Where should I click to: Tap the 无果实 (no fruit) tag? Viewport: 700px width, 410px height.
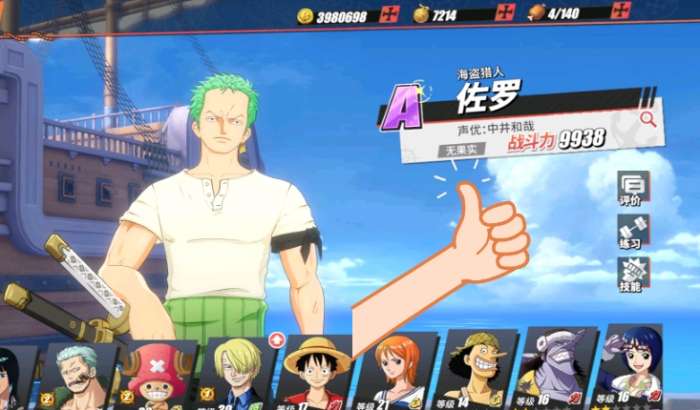pos(460,150)
